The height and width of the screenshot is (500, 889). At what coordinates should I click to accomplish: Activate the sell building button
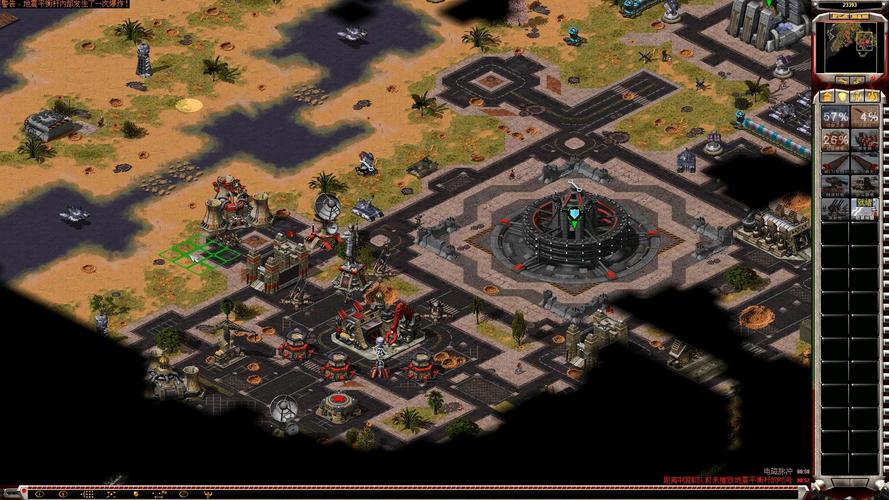858,80
